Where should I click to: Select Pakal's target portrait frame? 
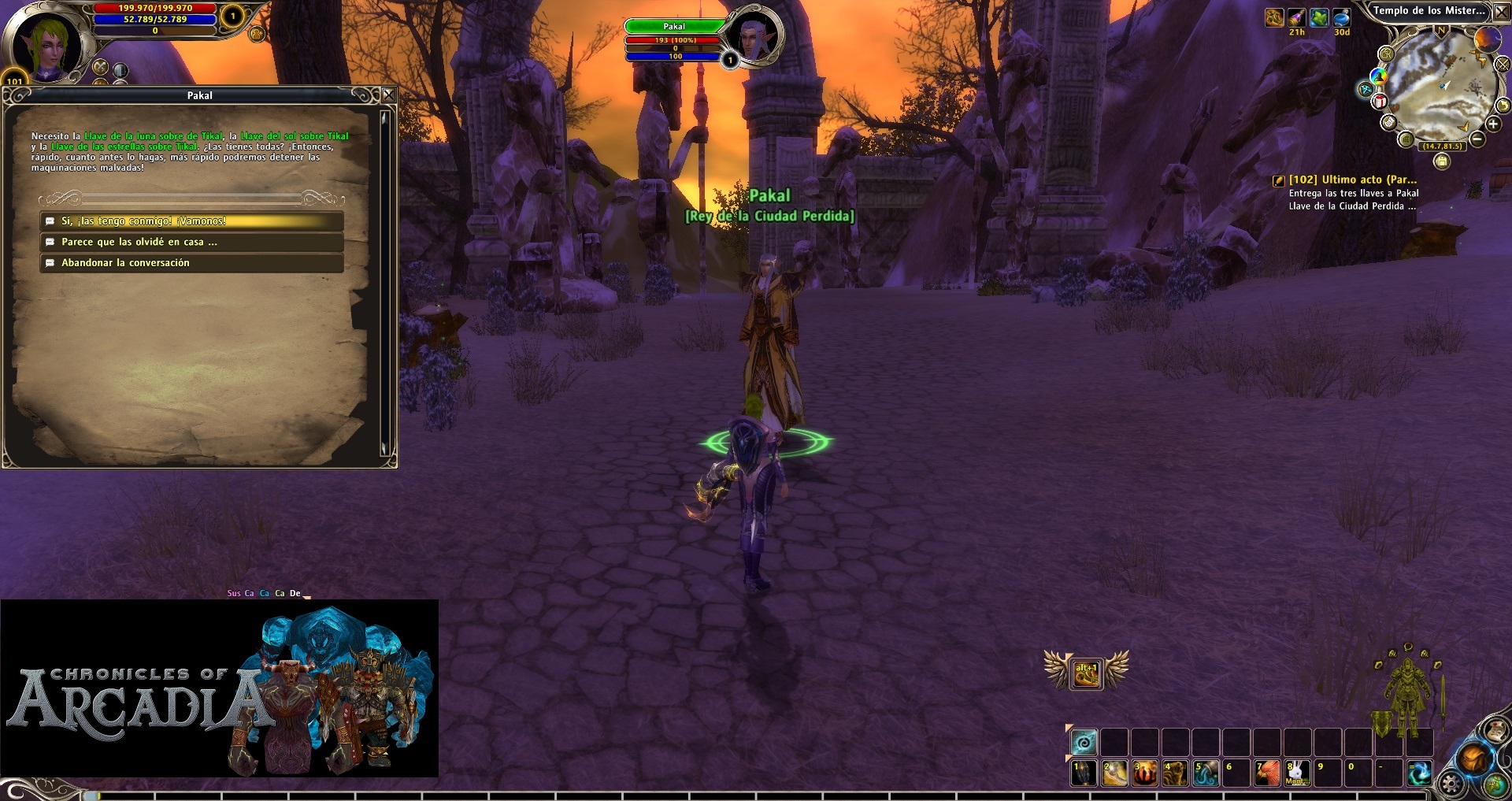756,36
